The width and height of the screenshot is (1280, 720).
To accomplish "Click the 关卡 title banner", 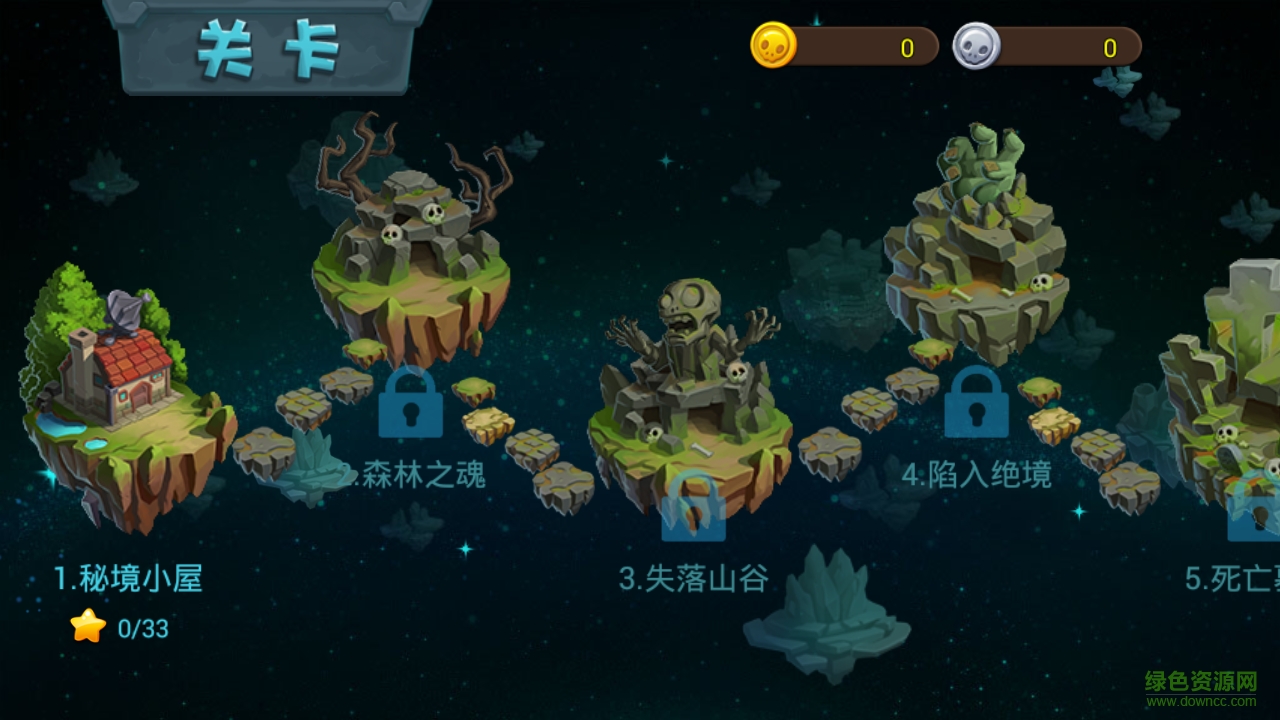I will pos(263,45).
